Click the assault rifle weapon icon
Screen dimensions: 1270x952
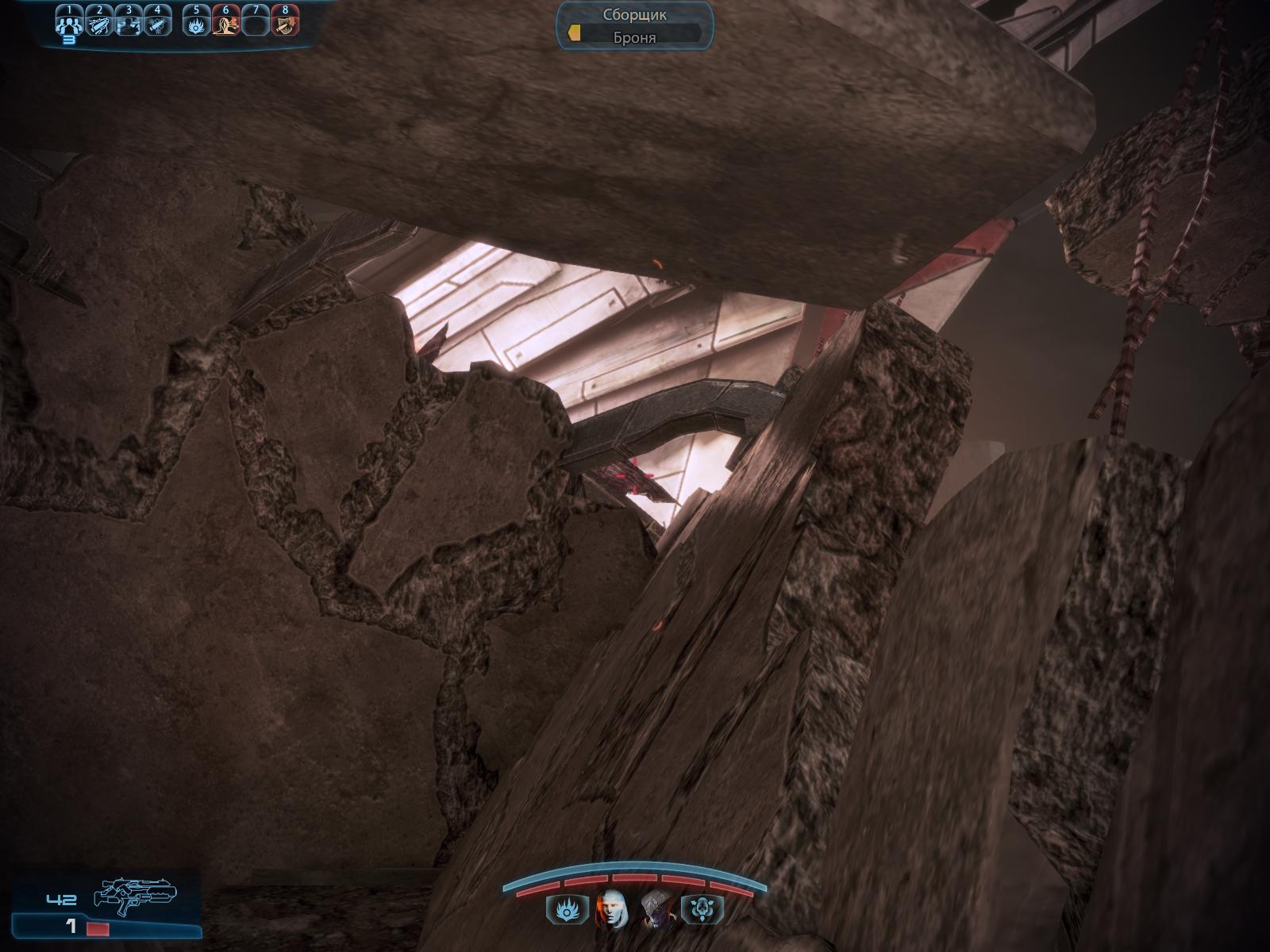(135, 892)
